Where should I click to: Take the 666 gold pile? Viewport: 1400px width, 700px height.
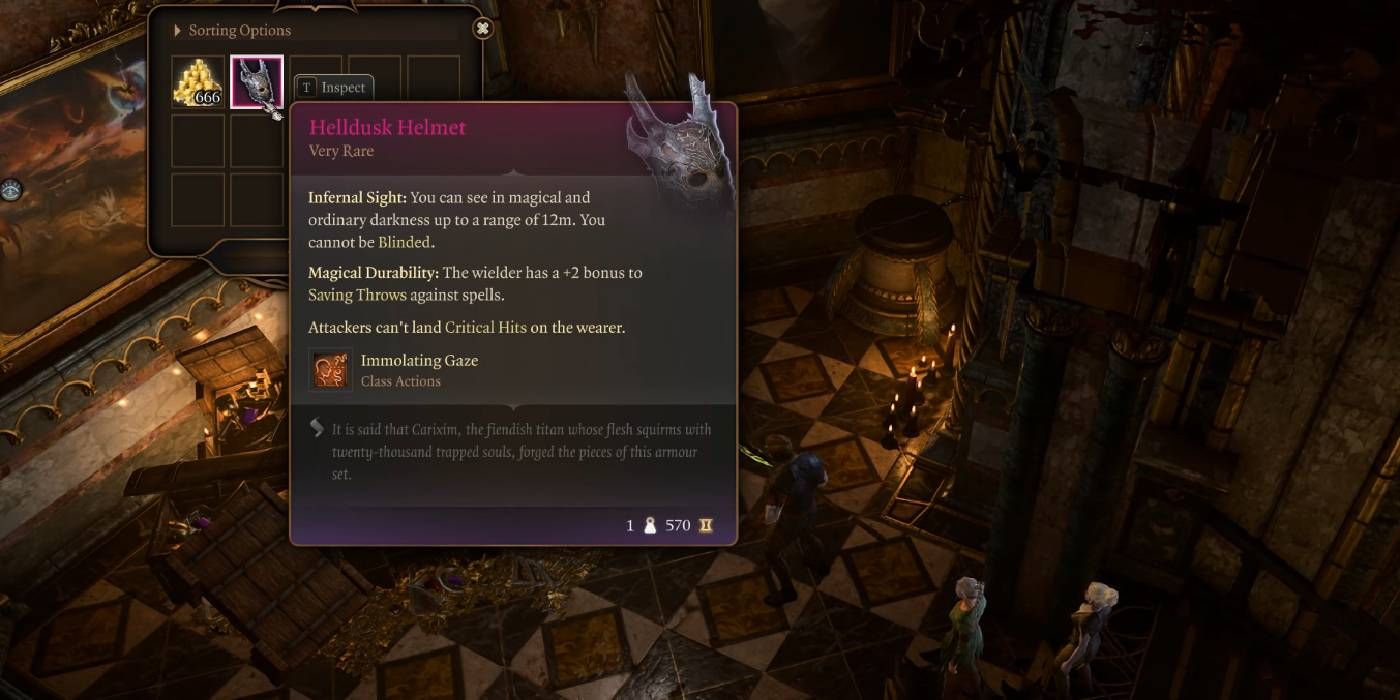197,82
